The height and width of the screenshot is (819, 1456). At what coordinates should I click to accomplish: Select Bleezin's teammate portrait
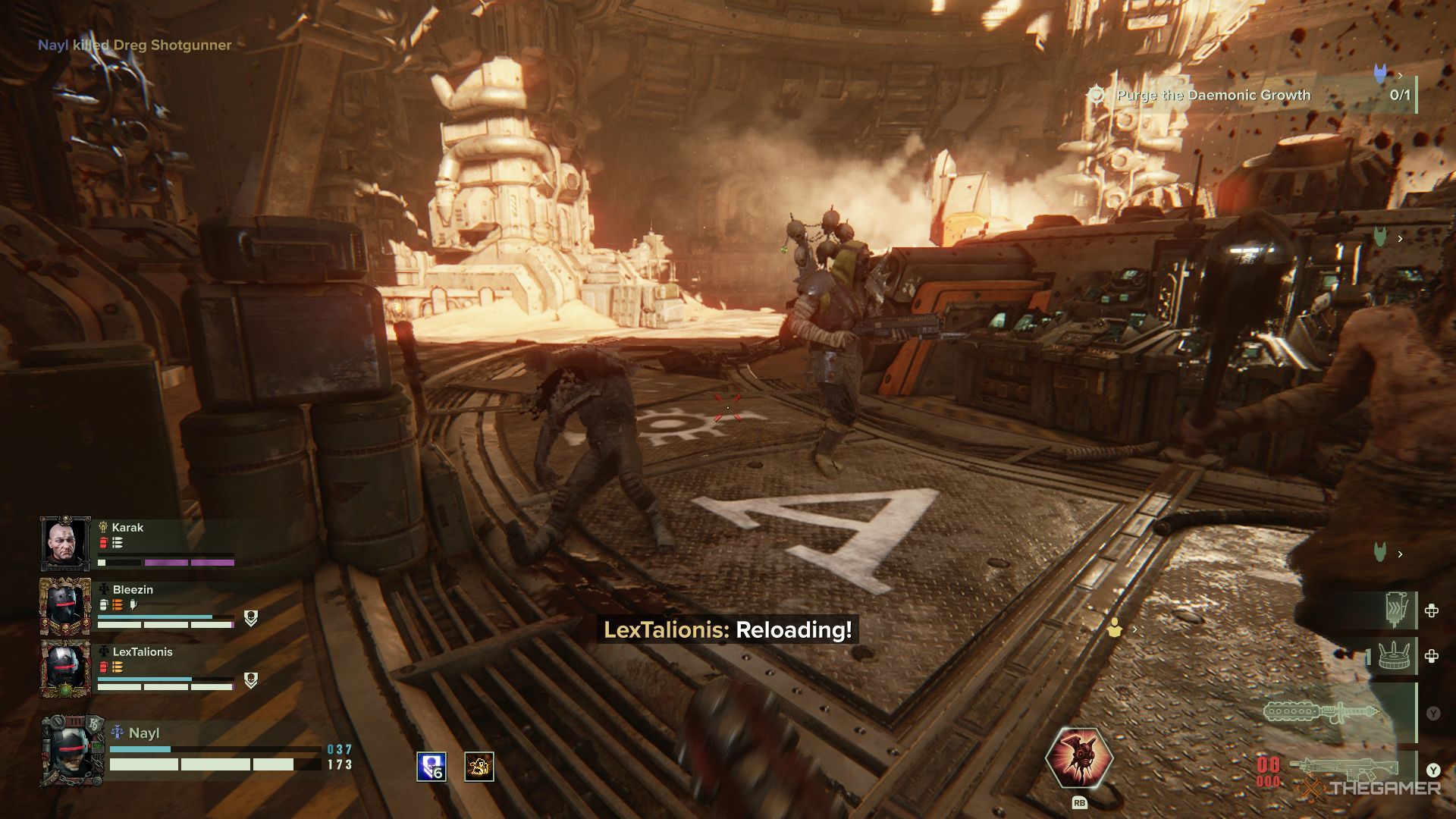(65, 606)
